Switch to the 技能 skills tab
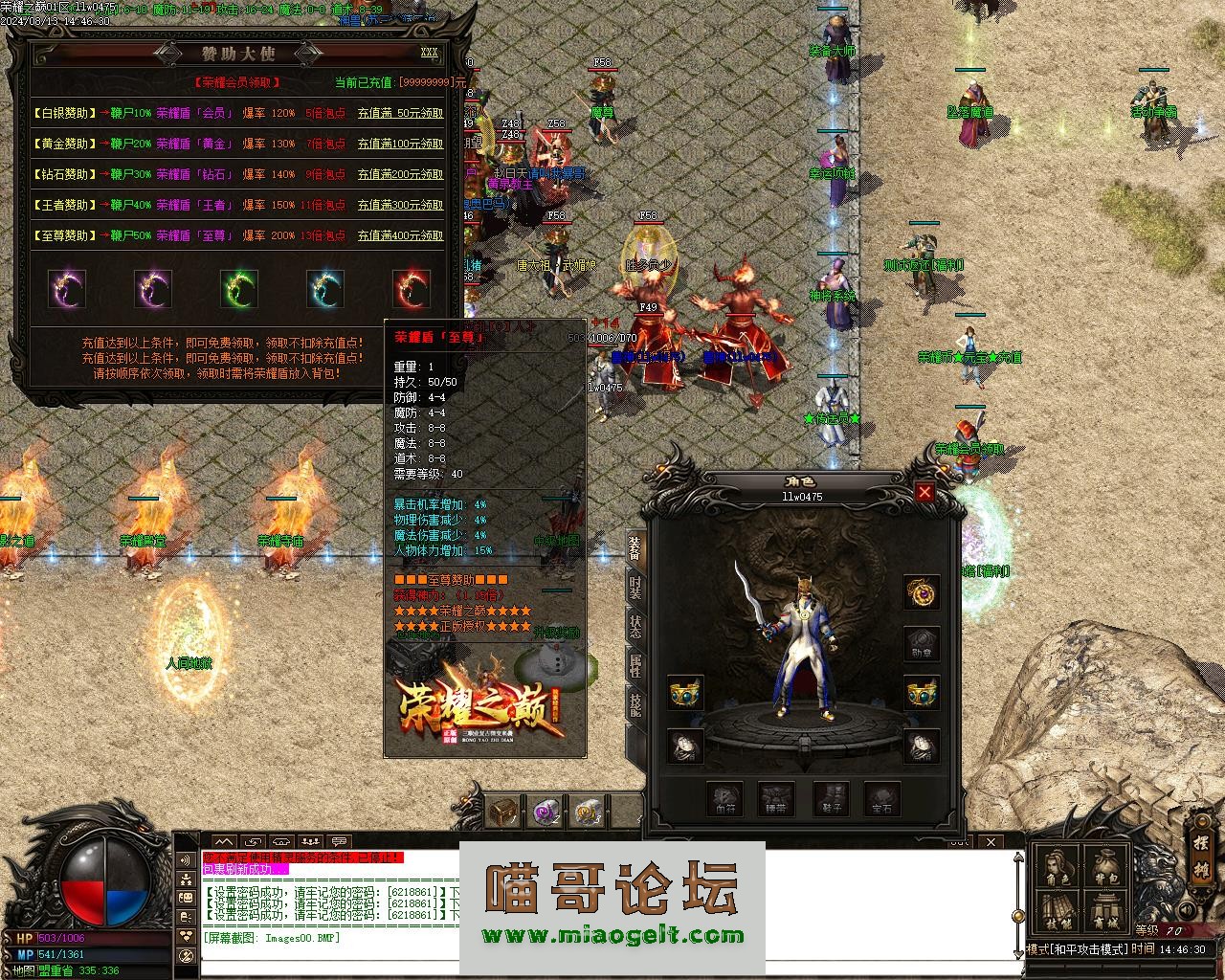Viewport: 1225px width, 980px height. 635,705
